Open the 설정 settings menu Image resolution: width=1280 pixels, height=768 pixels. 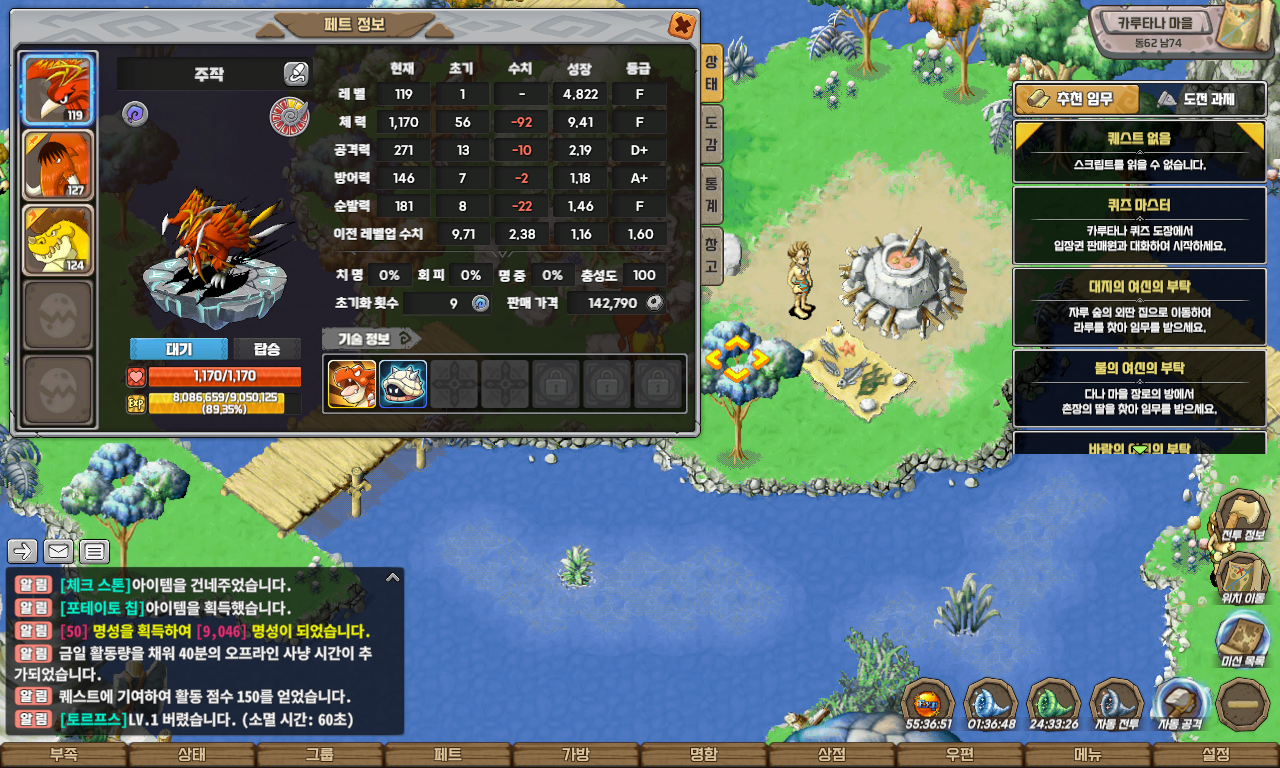1216,755
